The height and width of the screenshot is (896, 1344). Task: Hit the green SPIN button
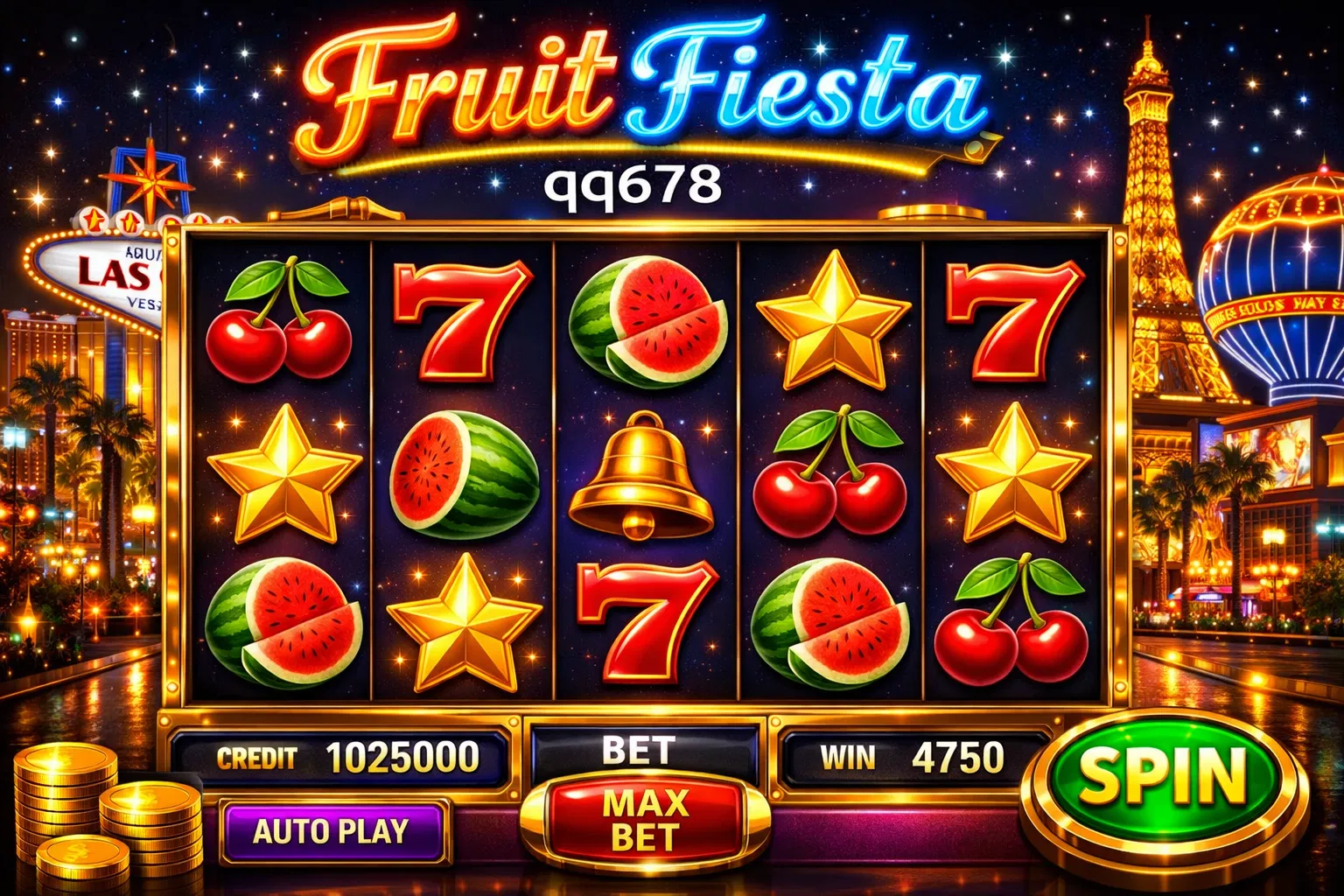click(1164, 778)
